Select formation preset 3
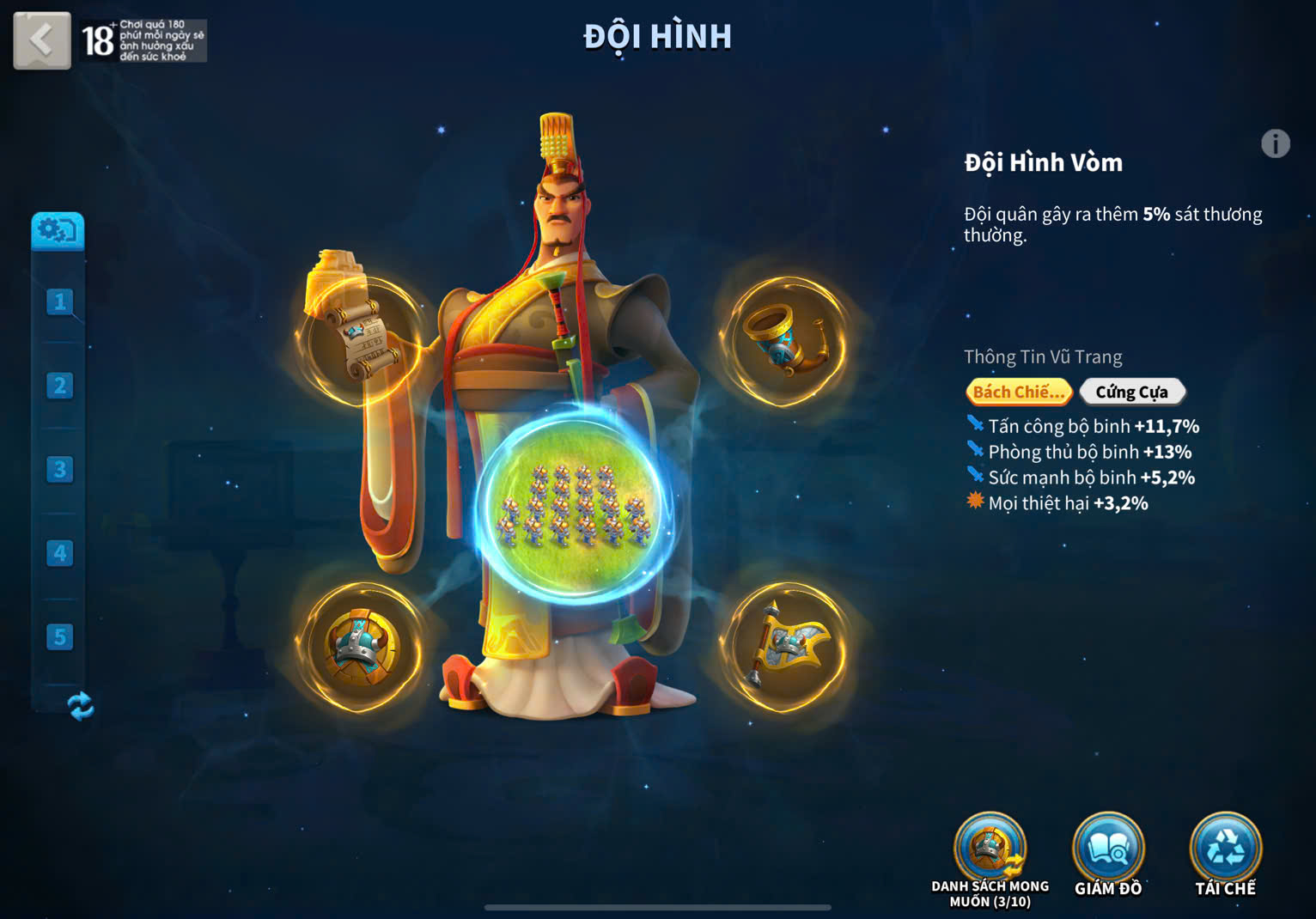 point(59,469)
